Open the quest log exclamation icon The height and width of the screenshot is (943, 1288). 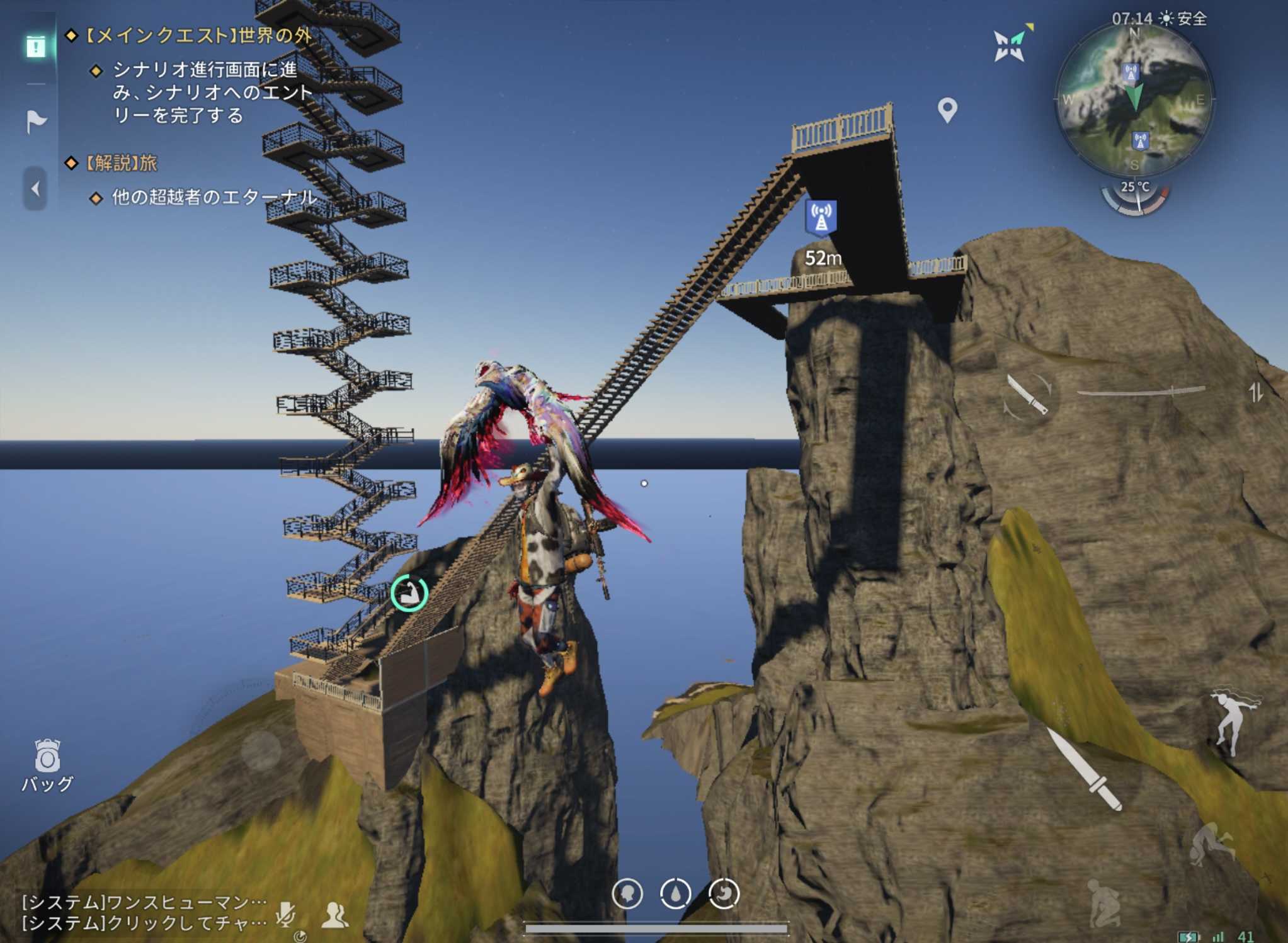point(36,46)
